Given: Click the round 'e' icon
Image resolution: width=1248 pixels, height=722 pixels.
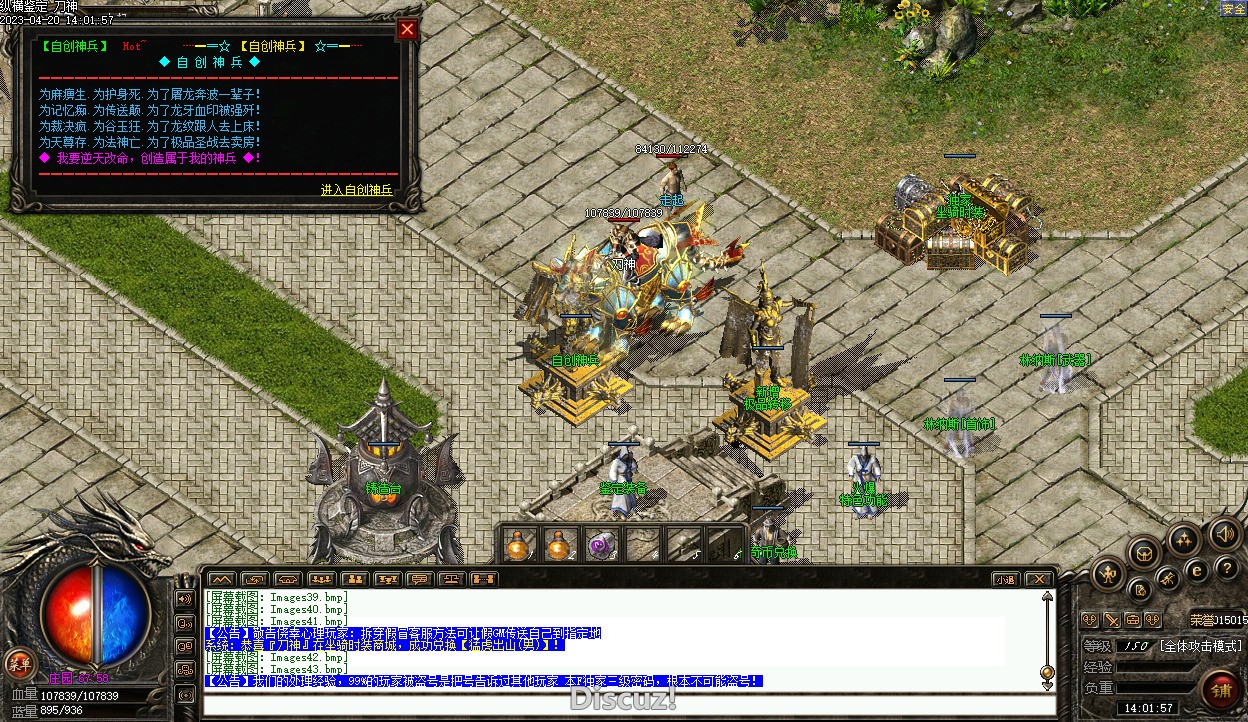Looking at the screenshot, I should tap(1196, 572).
